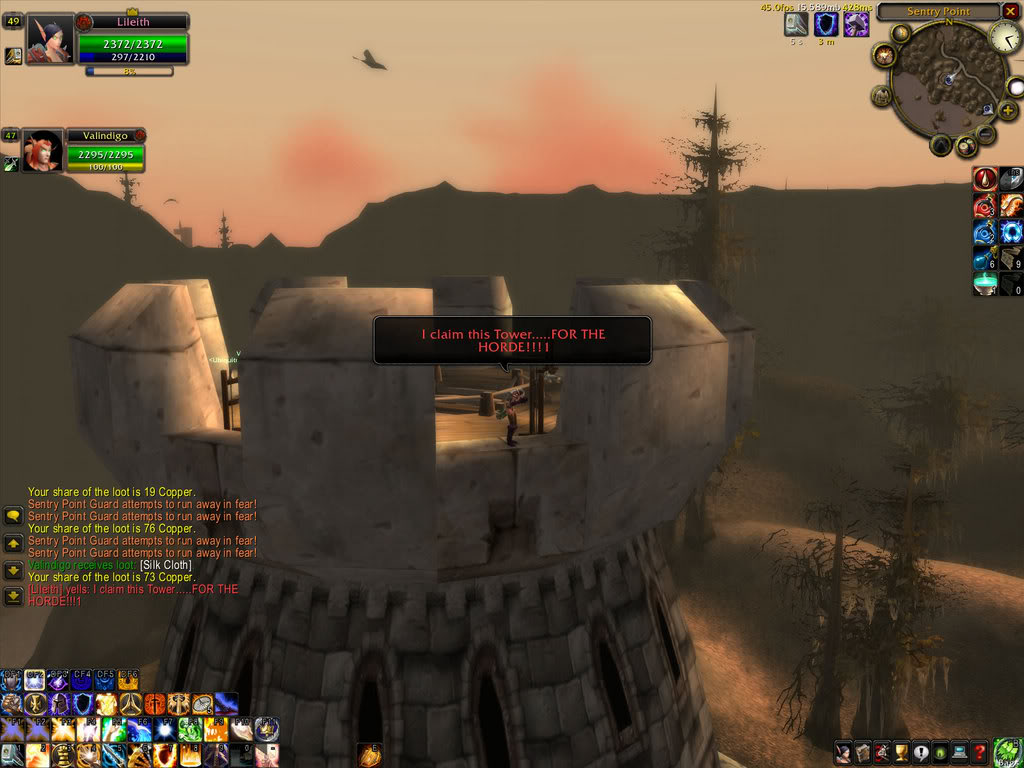1024x768 pixels.
Task: Close the minimap with the X button
Action: (1009, 12)
